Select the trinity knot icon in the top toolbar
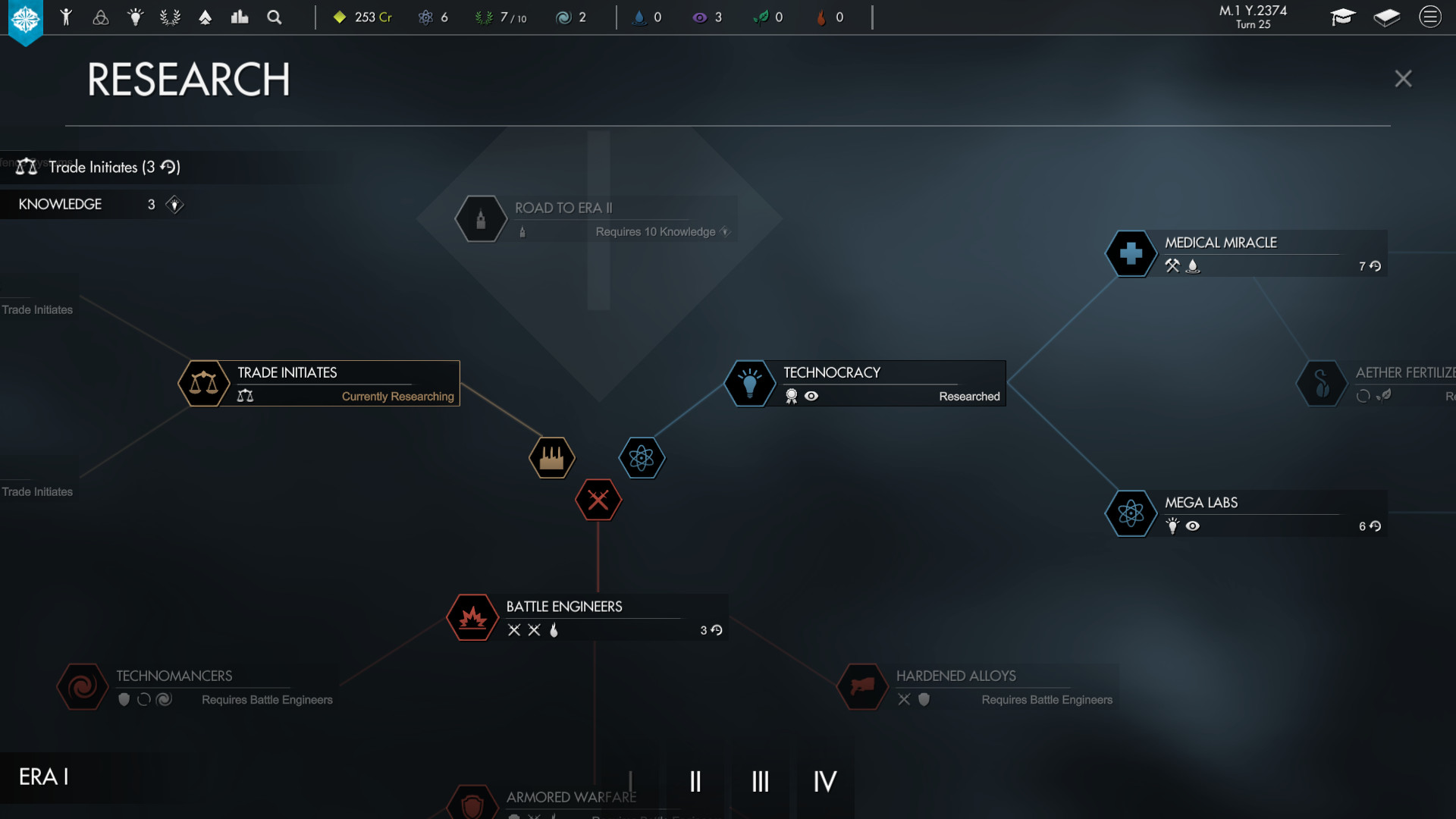This screenshot has height=819, width=1456. click(102, 17)
